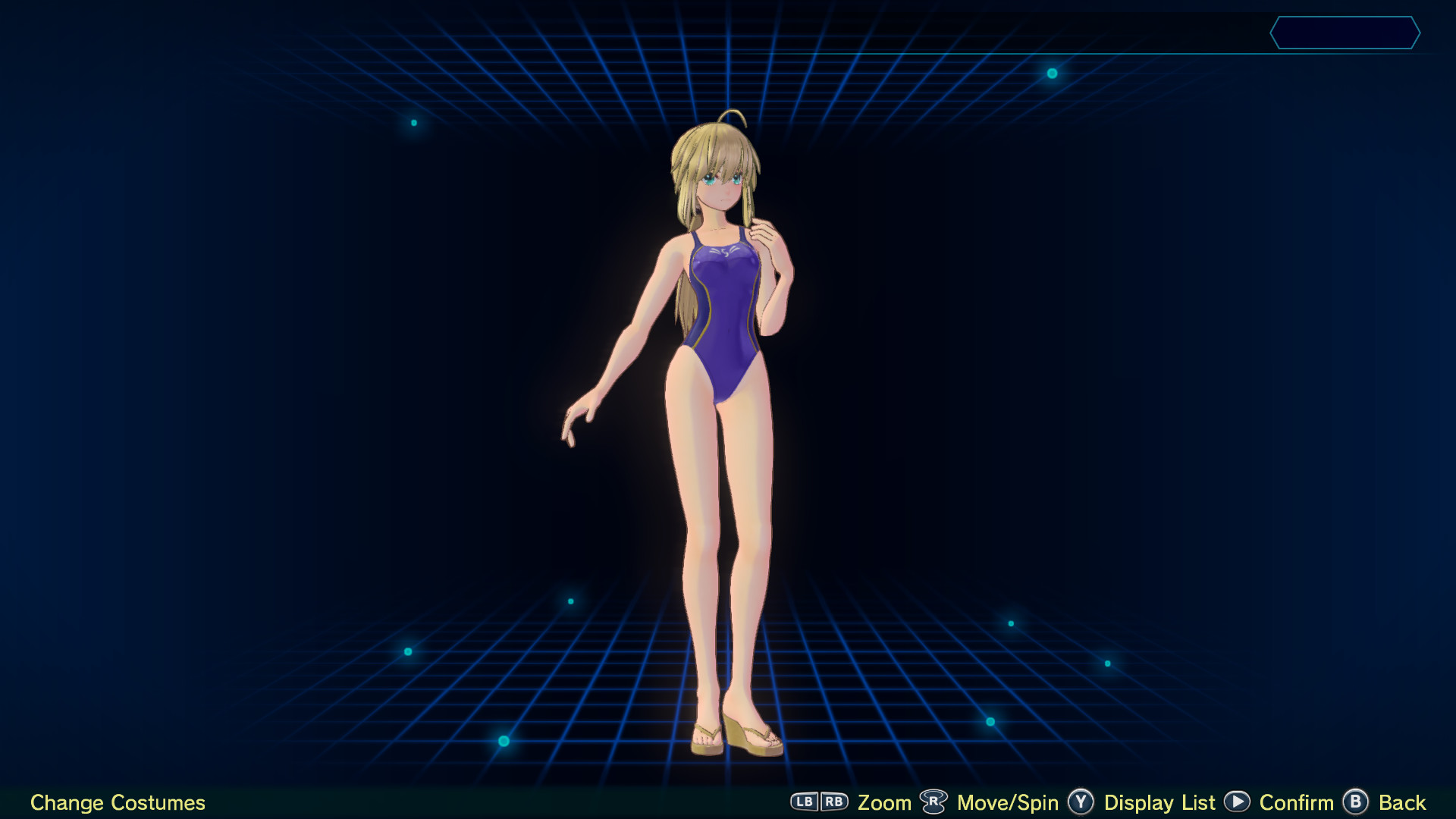The image size is (1456, 819).
Task: Activate the Confirm command
Action: coord(1295,802)
